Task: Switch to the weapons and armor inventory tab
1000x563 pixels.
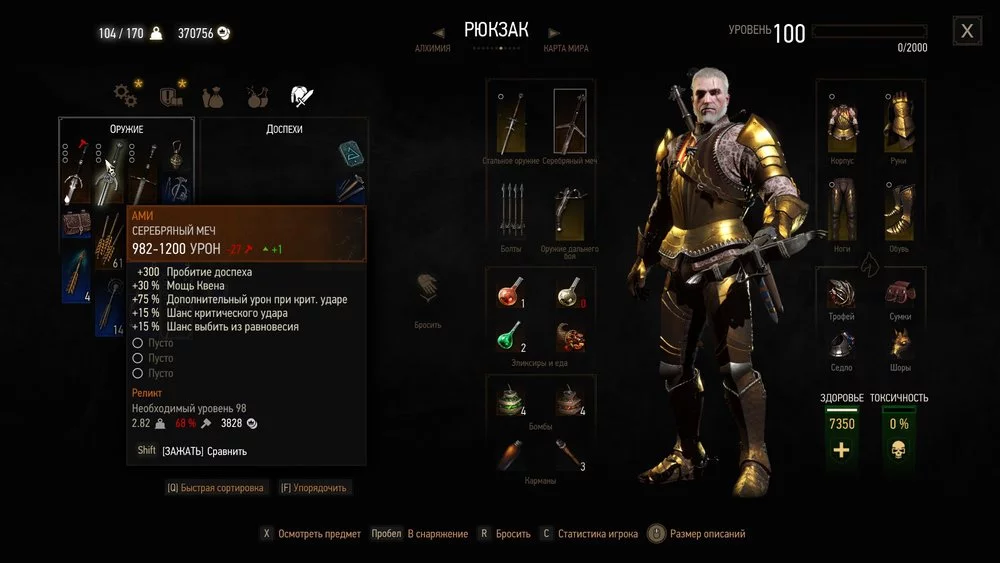Action: (x=301, y=96)
